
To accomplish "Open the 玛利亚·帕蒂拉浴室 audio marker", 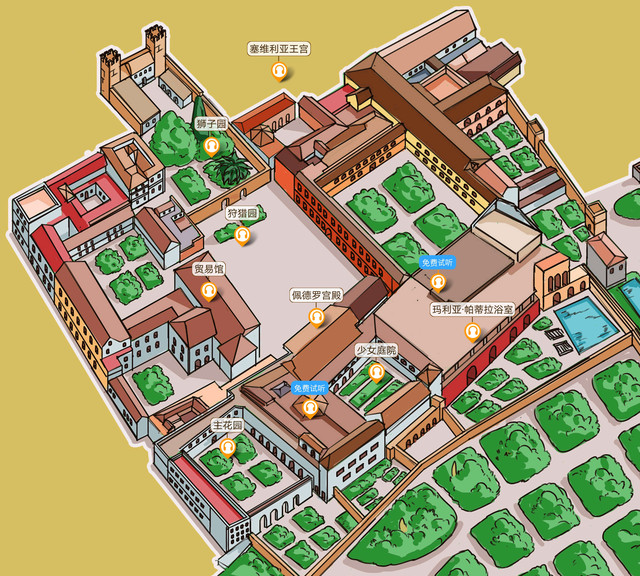I will coord(472,332).
